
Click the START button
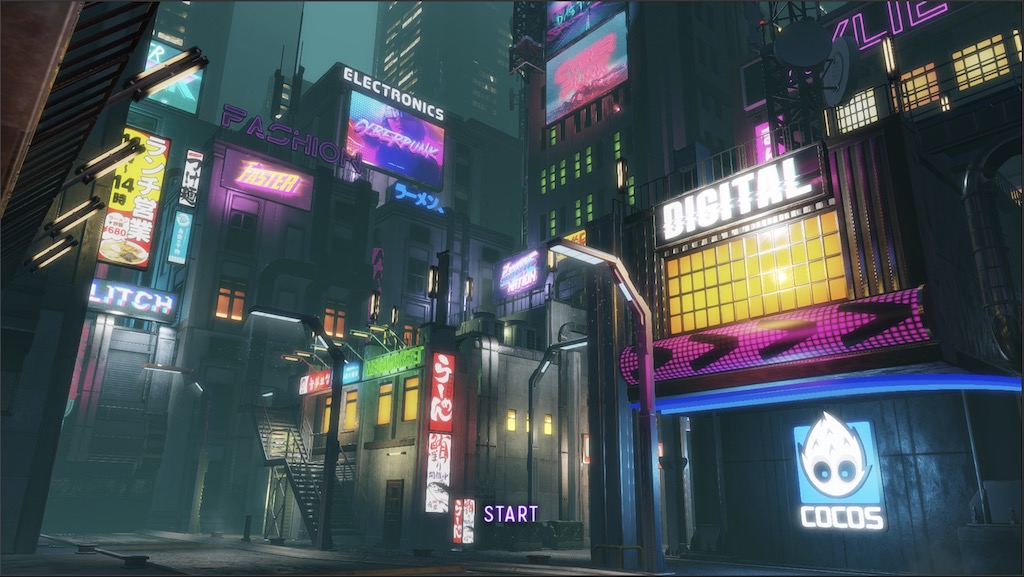pos(511,514)
